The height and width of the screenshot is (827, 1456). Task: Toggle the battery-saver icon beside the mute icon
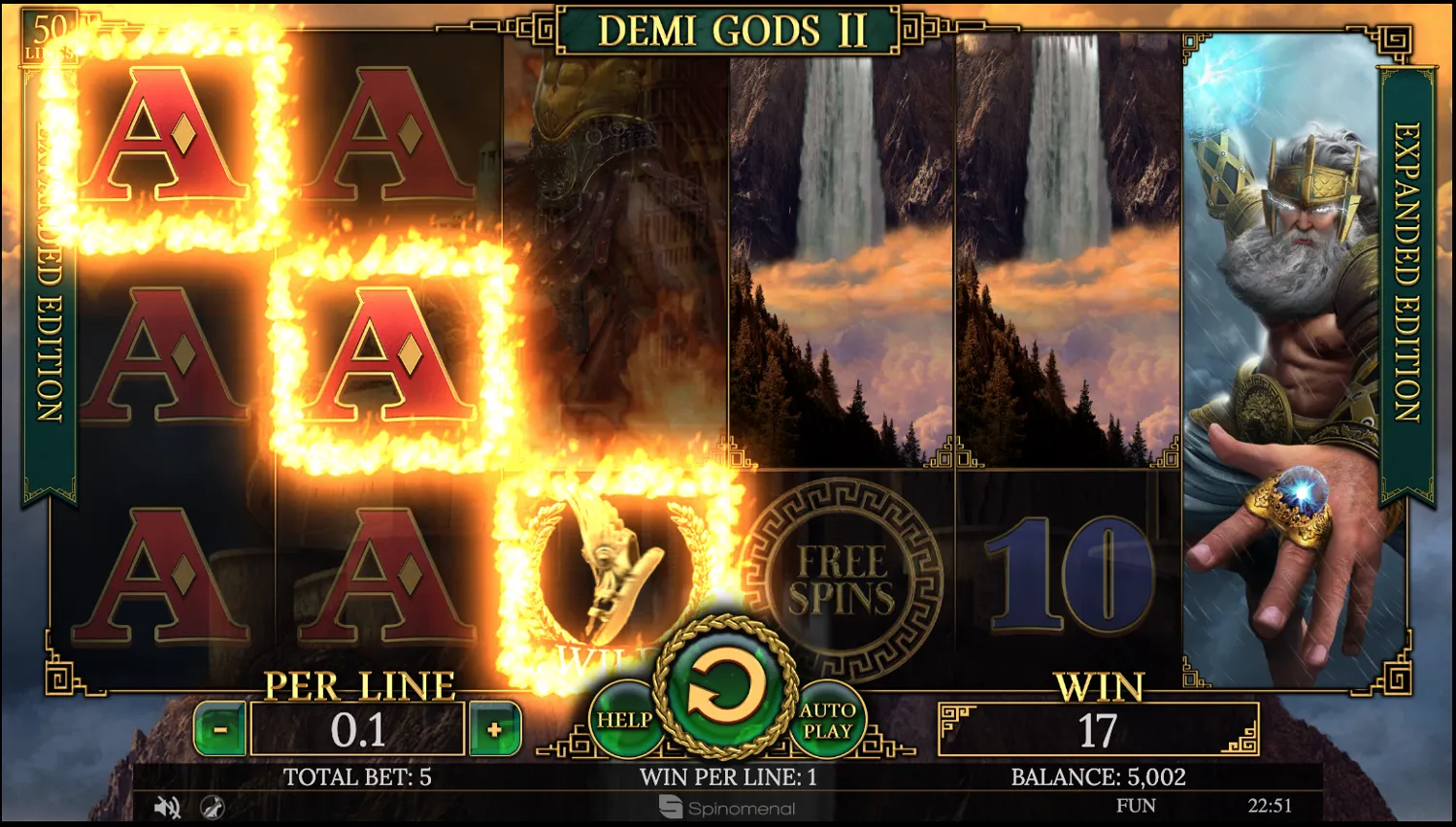(x=213, y=807)
